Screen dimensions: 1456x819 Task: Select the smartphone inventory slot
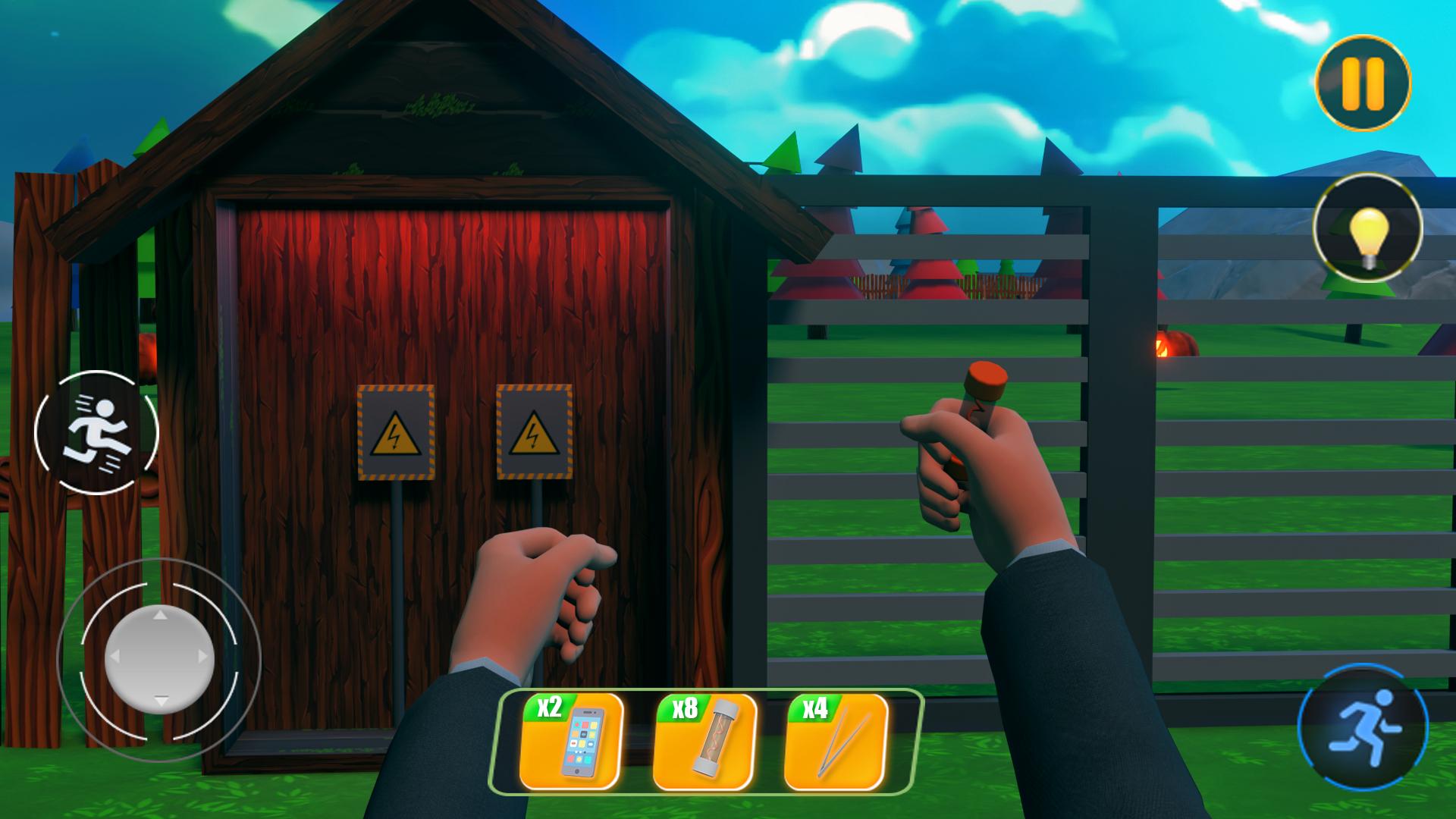[x=572, y=741]
